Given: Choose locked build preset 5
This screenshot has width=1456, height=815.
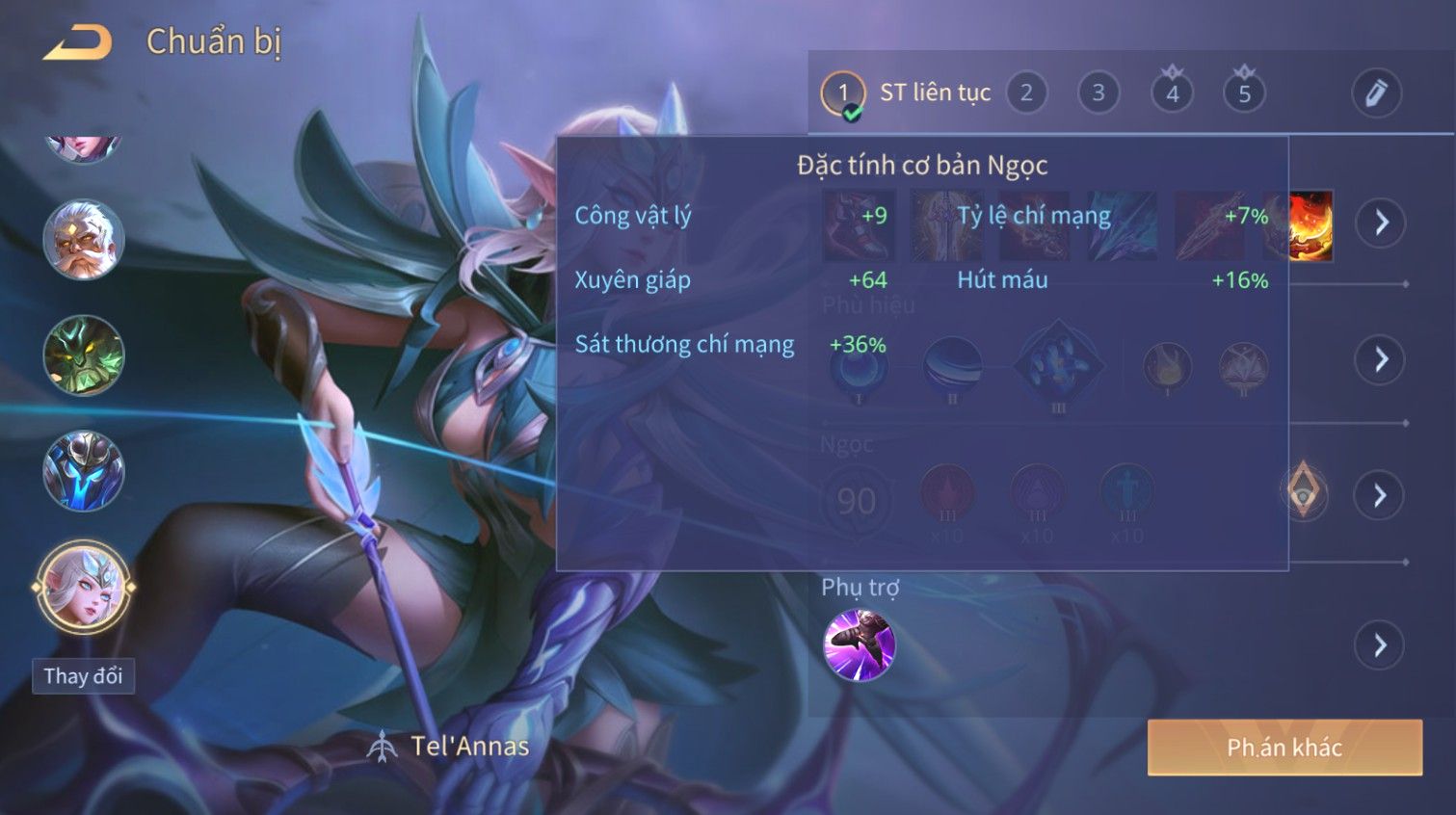Looking at the screenshot, I should pyautogui.click(x=1244, y=93).
